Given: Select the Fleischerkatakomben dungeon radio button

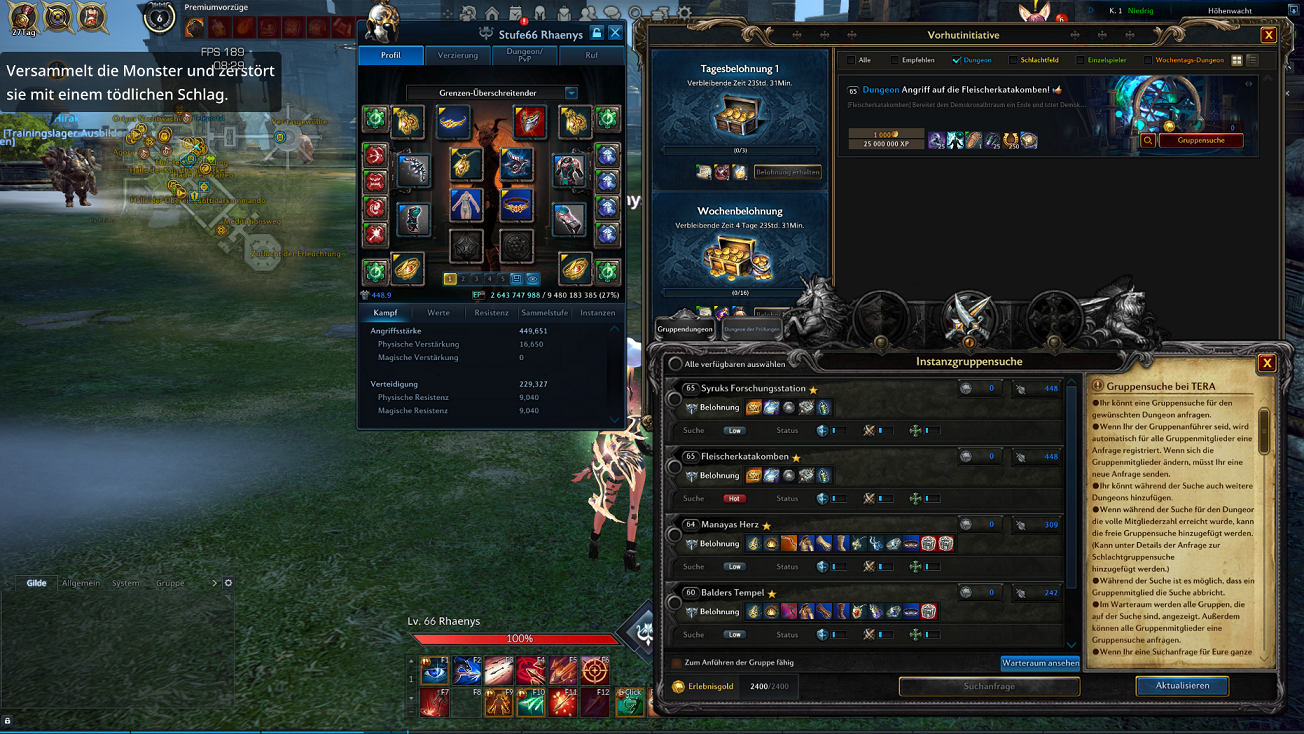Looking at the screenshot, I should point(675,467).
